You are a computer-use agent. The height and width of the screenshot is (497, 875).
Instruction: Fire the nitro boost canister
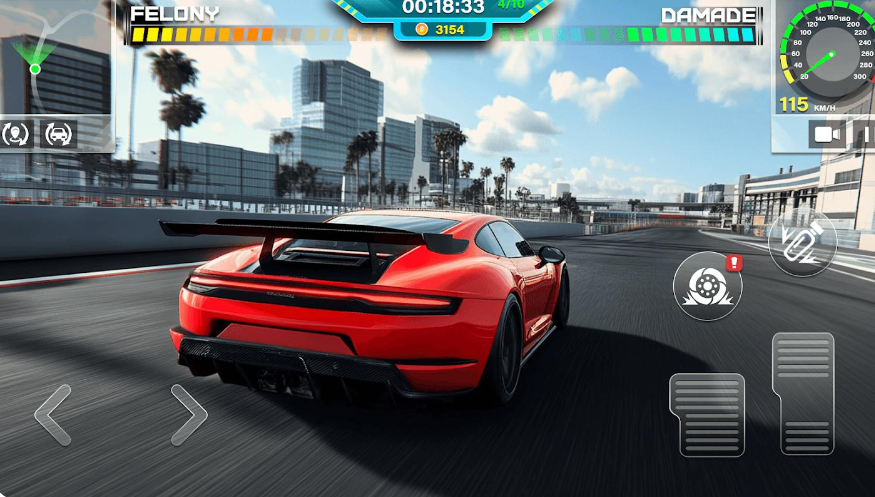point(802,242)
